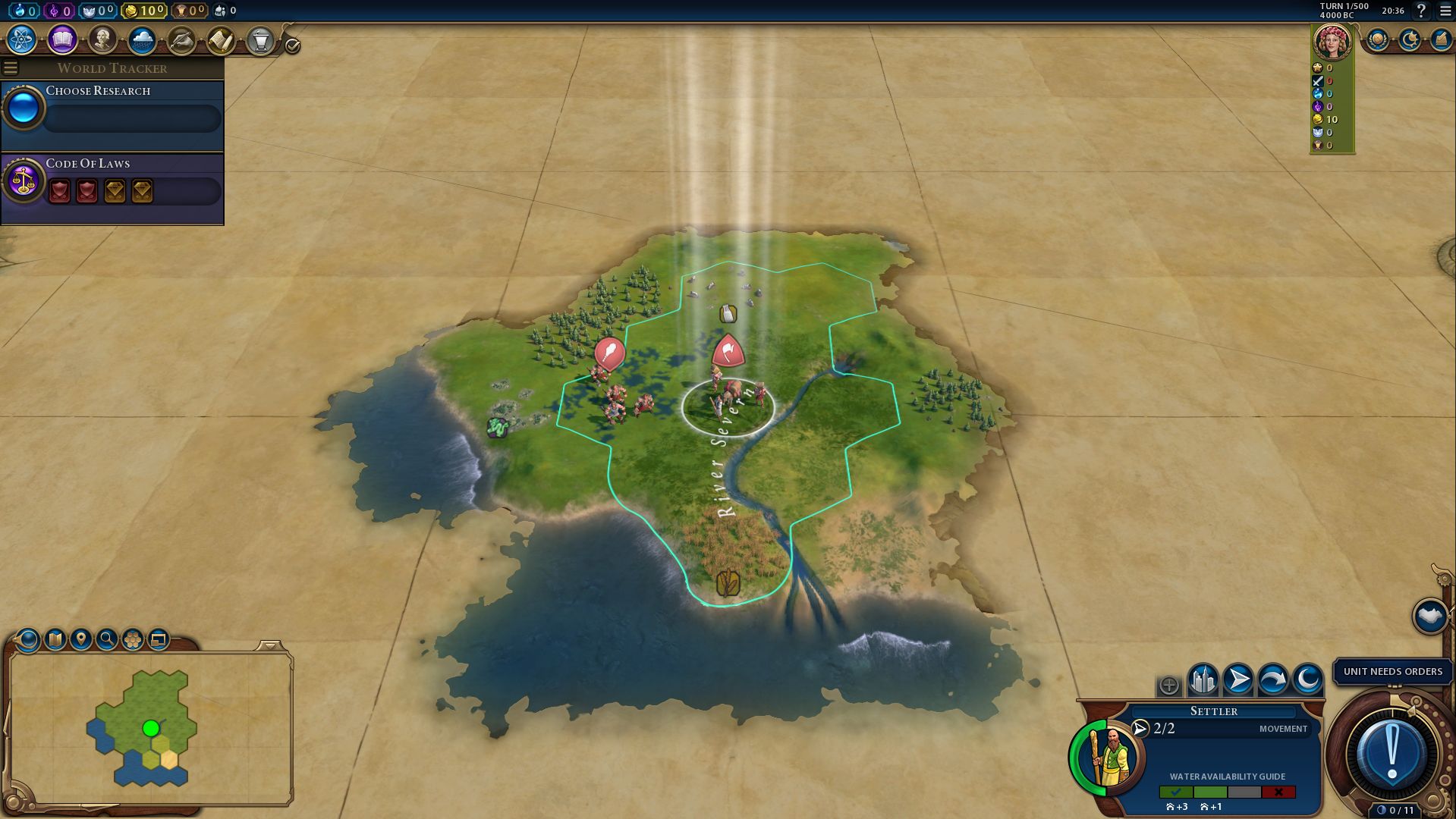The width and height of the screenshot is (1456, 819).
Task: Click the Unit Needs Orders exclamation button
Action: point(1392,755)
